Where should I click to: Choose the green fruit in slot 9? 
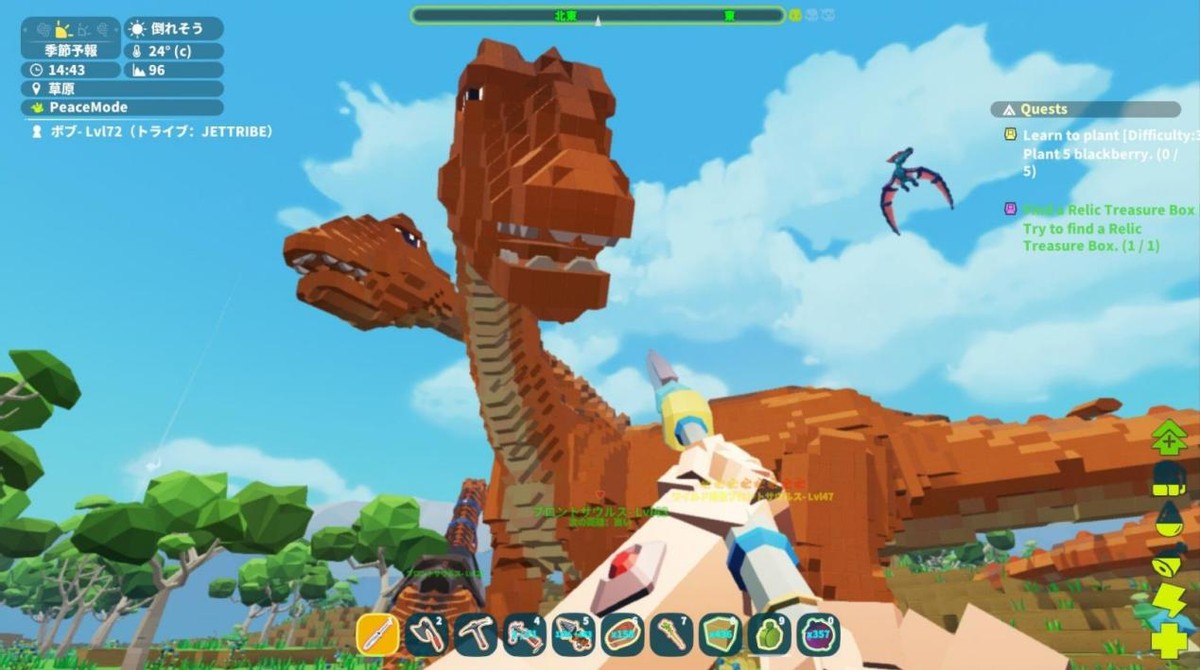point(769,634)
